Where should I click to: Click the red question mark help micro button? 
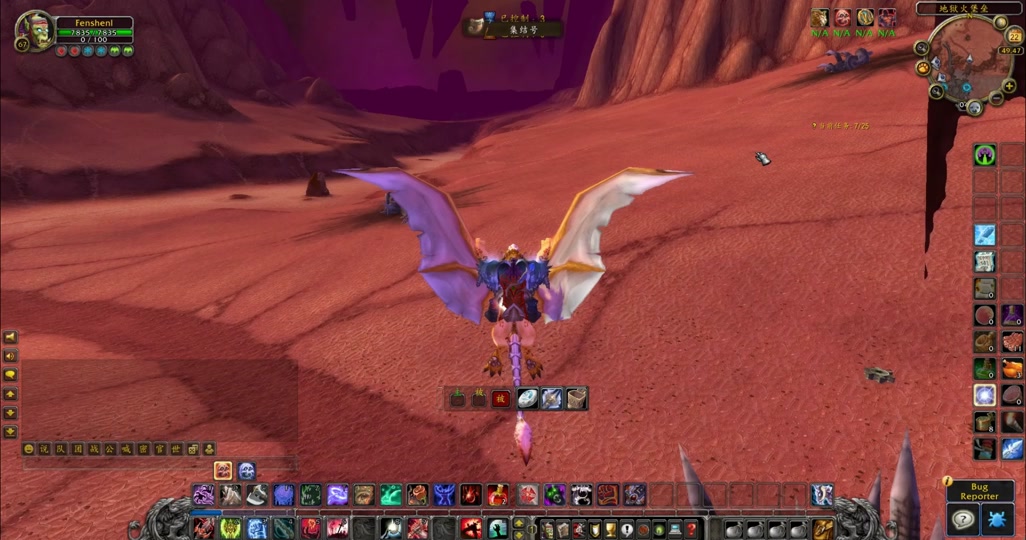tap(691, 529)
